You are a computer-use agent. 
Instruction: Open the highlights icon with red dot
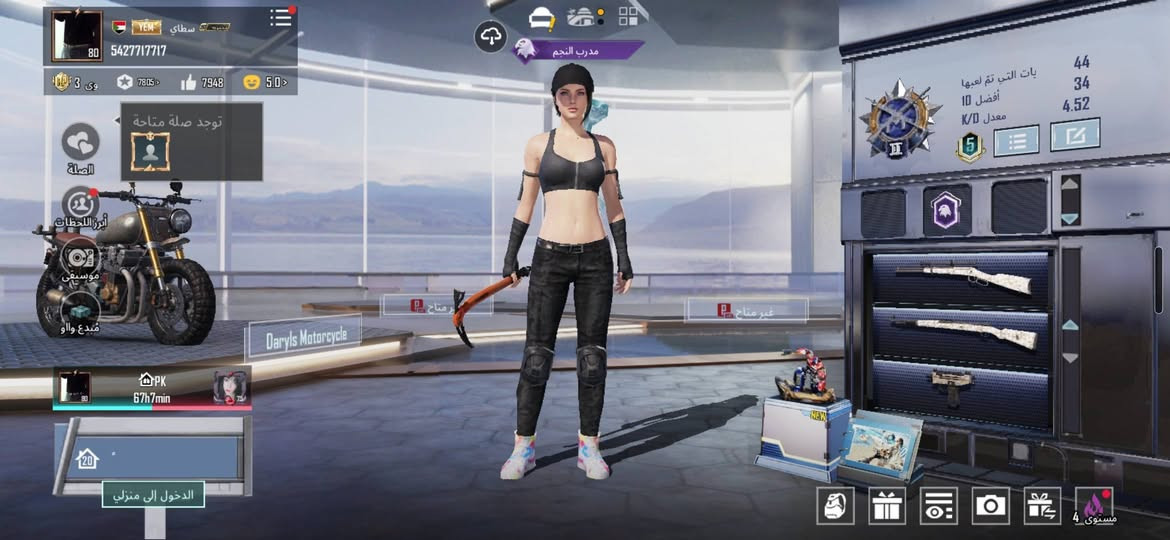(80, 203)
